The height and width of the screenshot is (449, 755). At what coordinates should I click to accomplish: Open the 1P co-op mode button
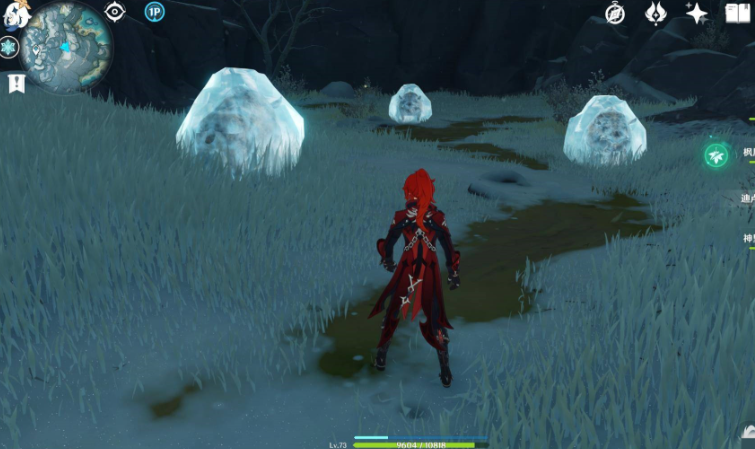154,12
